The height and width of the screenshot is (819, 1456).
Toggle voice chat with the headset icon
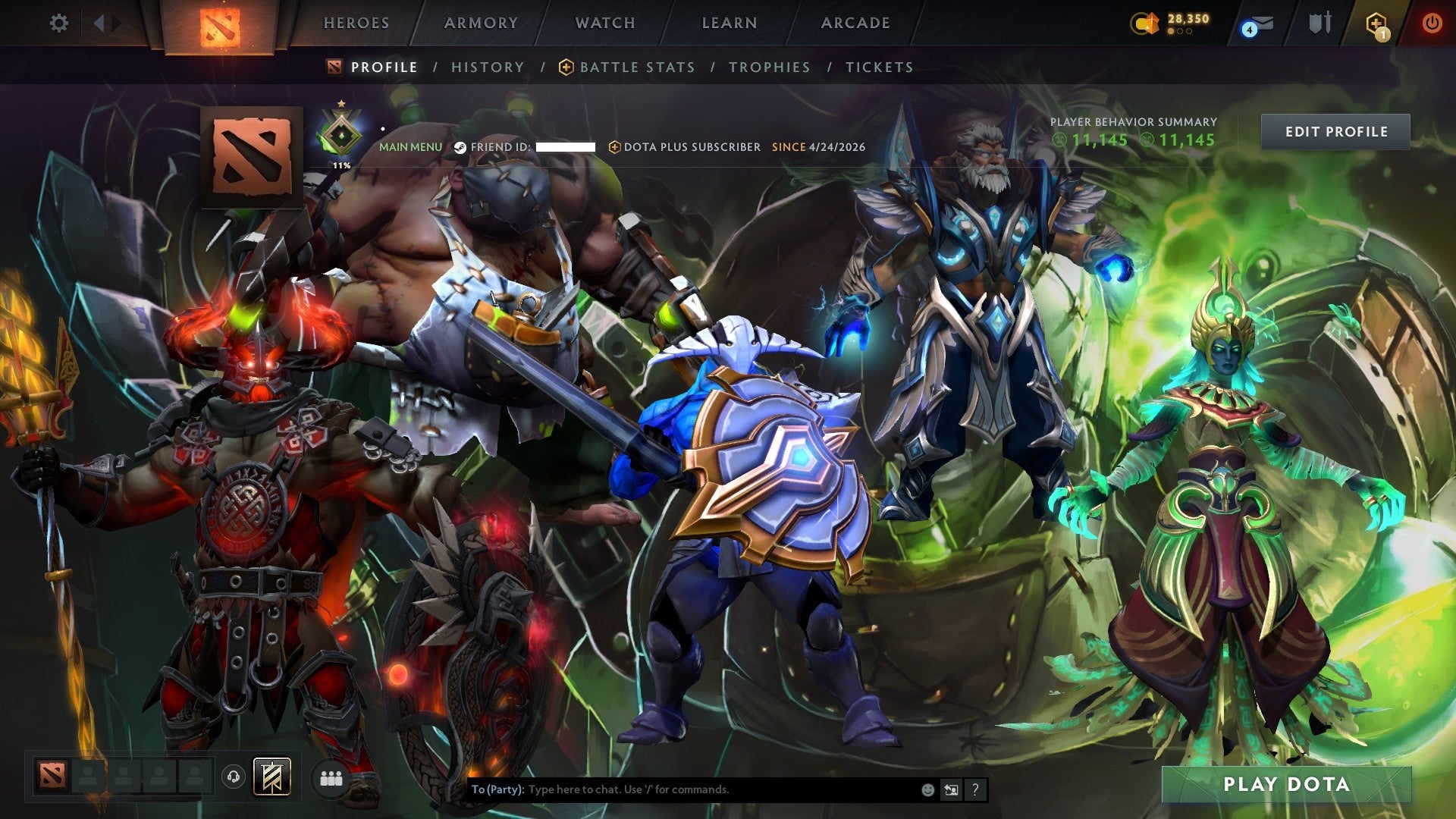(235, 777)
